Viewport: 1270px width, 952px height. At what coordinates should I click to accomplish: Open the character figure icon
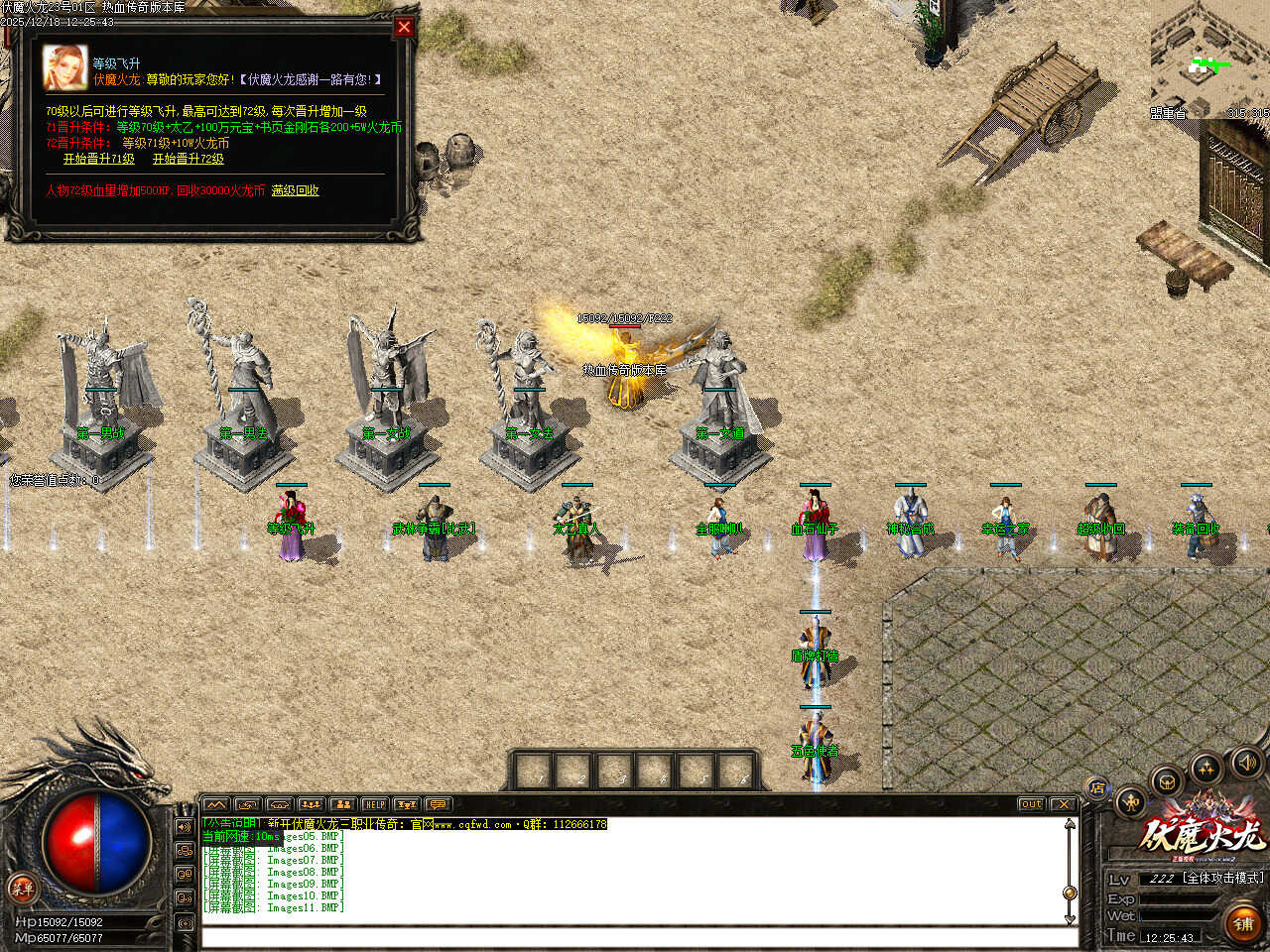[x=1131, y=801]
